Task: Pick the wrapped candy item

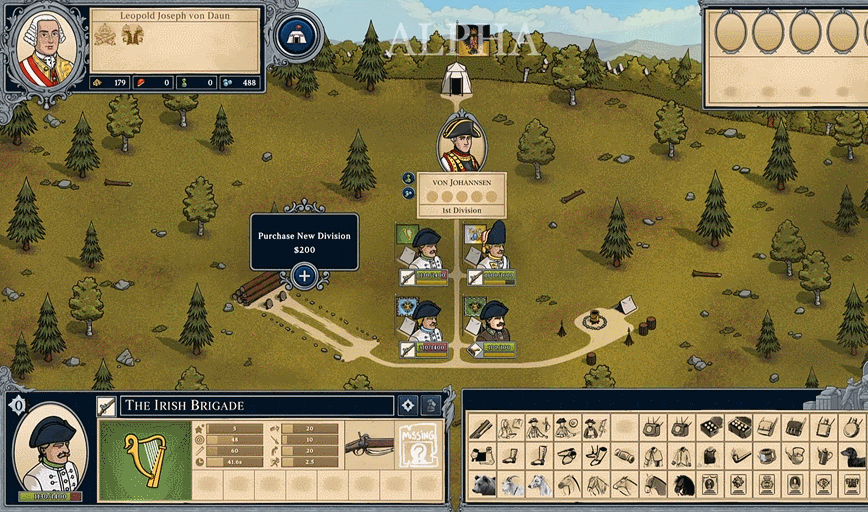Action: pyautogui.click(x=624, y=456)
